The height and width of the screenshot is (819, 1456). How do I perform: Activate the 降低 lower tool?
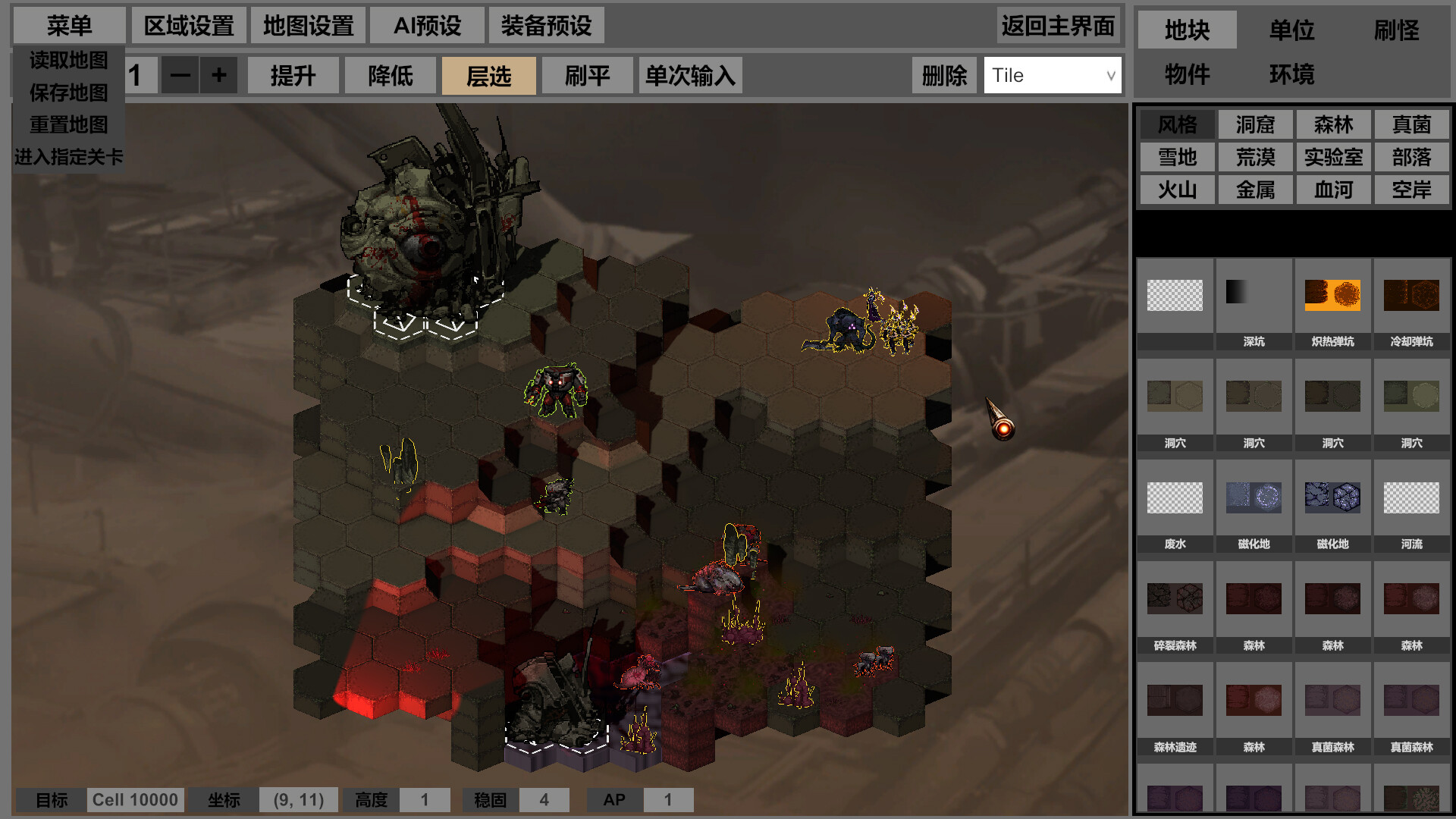point(391,75)
